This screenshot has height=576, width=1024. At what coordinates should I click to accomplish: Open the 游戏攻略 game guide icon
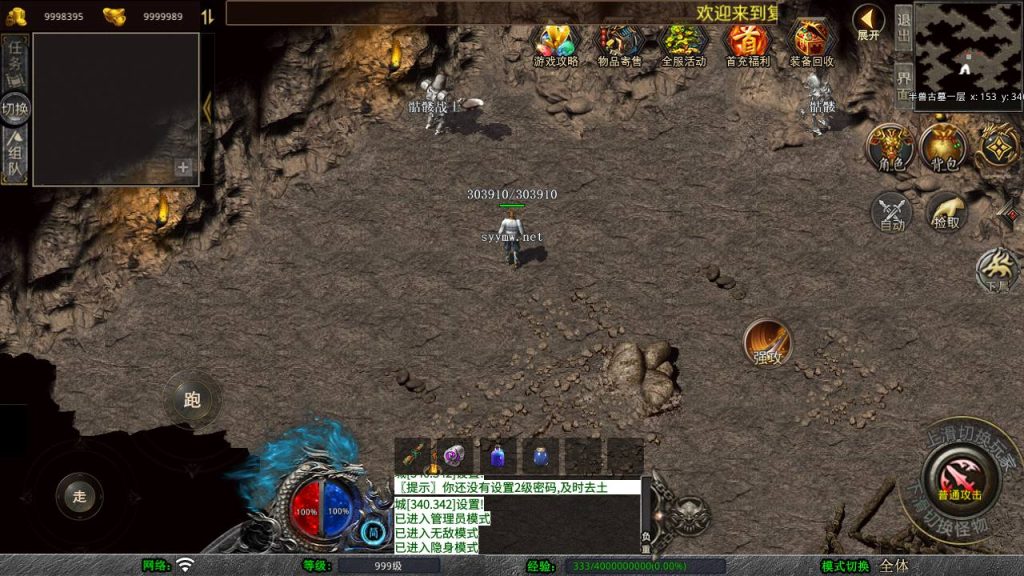(x=556, y=44)
